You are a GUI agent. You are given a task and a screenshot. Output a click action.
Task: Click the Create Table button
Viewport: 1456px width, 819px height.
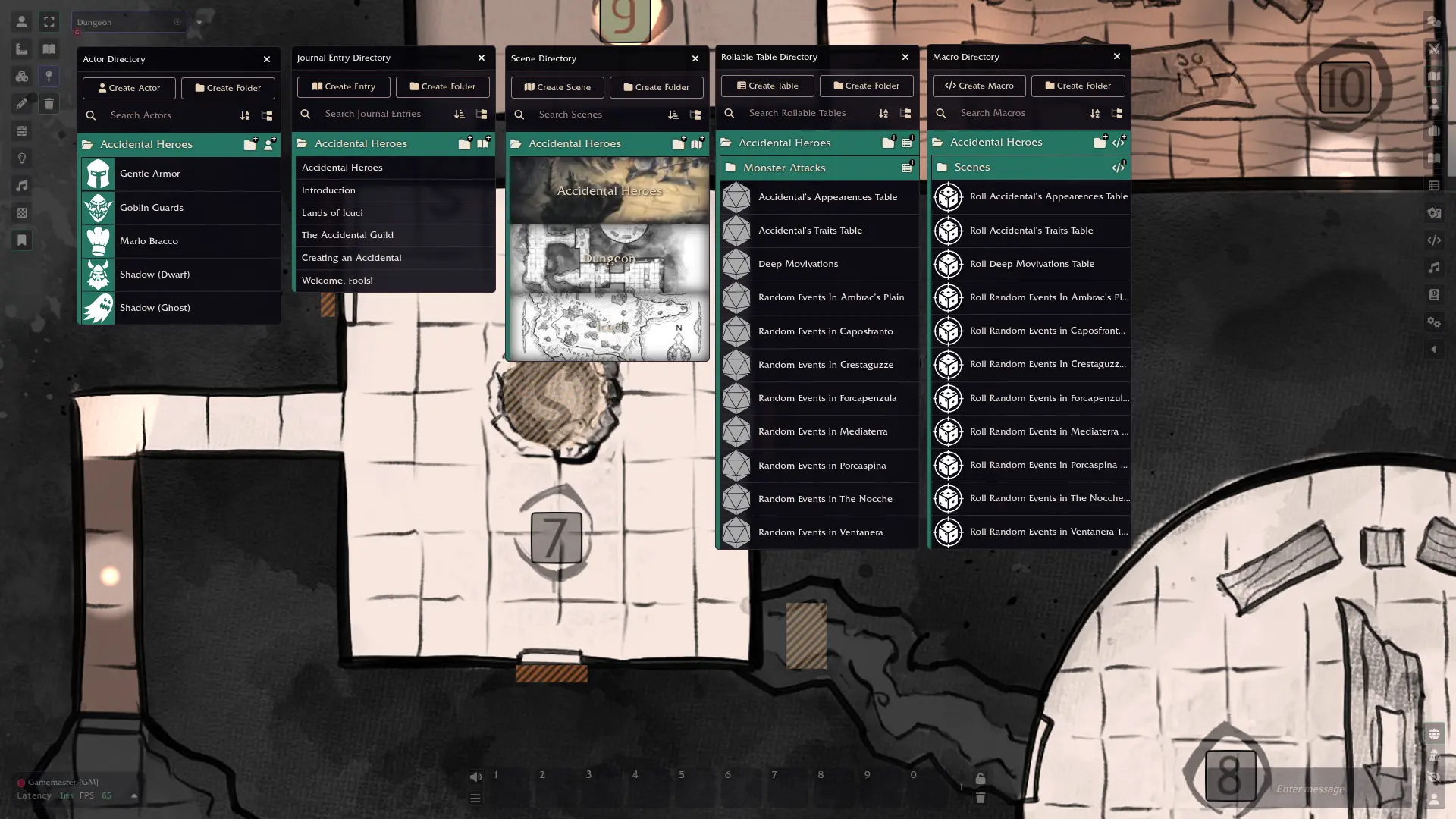767,86
